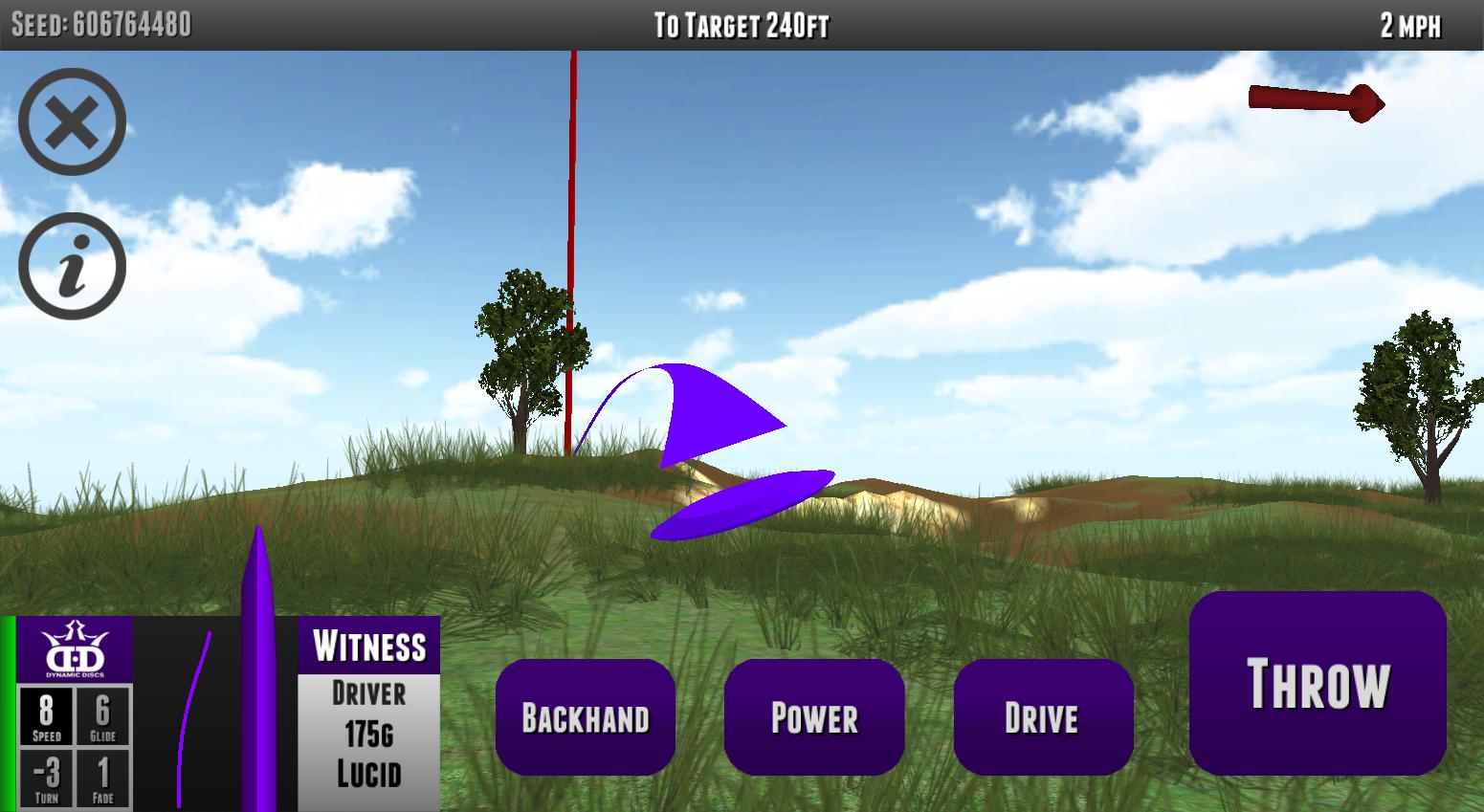Click the To Target 240ft header

(x=742, y=23)
